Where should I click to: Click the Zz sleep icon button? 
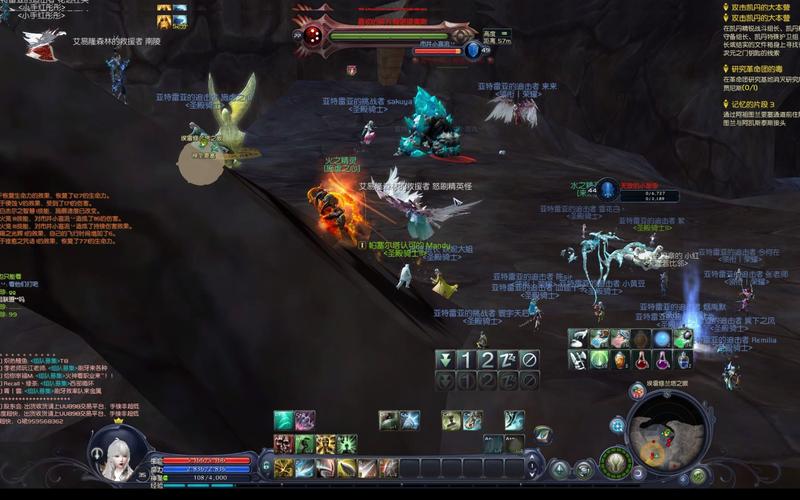508,359
